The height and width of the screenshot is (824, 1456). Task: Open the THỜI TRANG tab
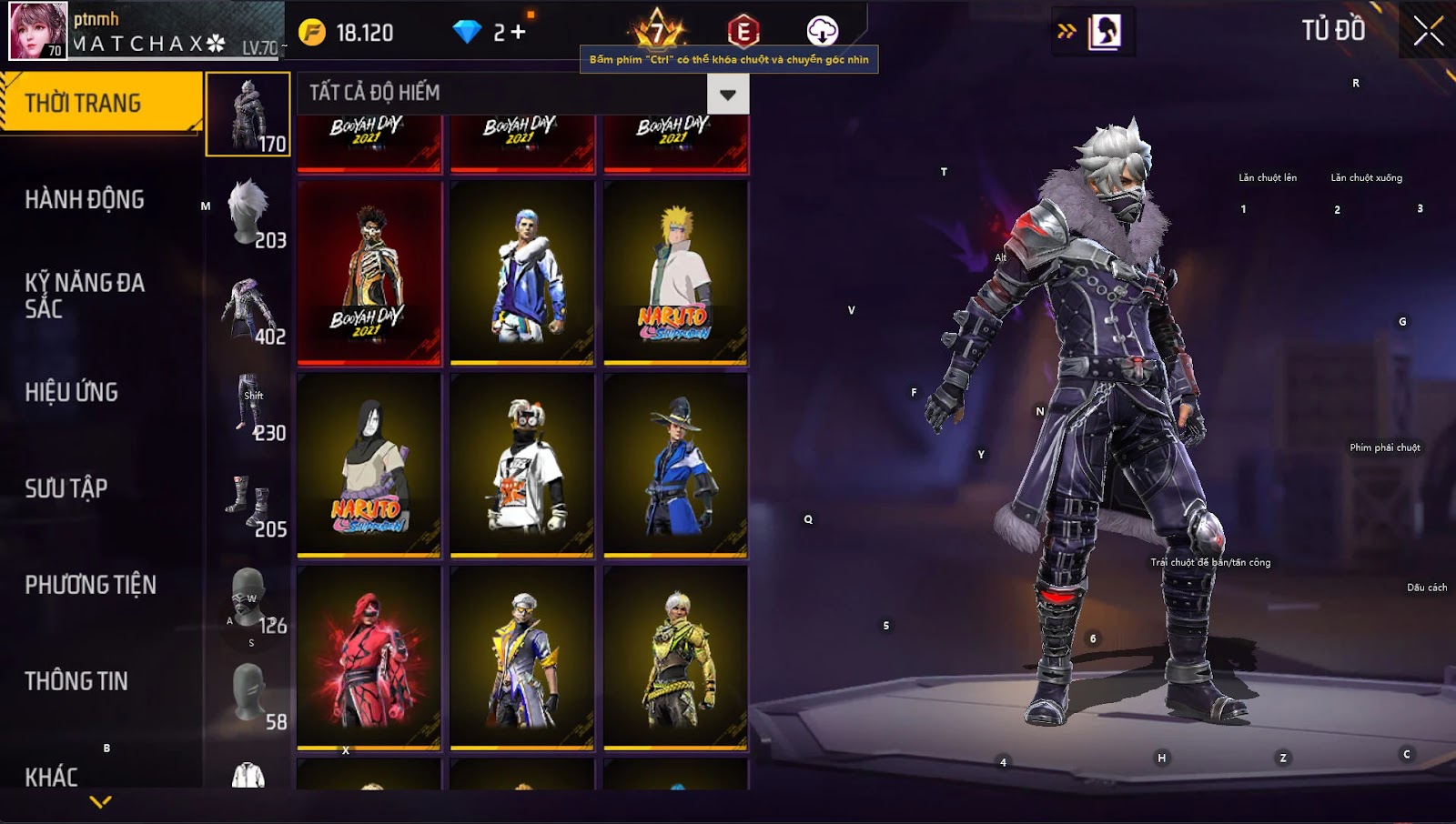[x=100, y=103]
